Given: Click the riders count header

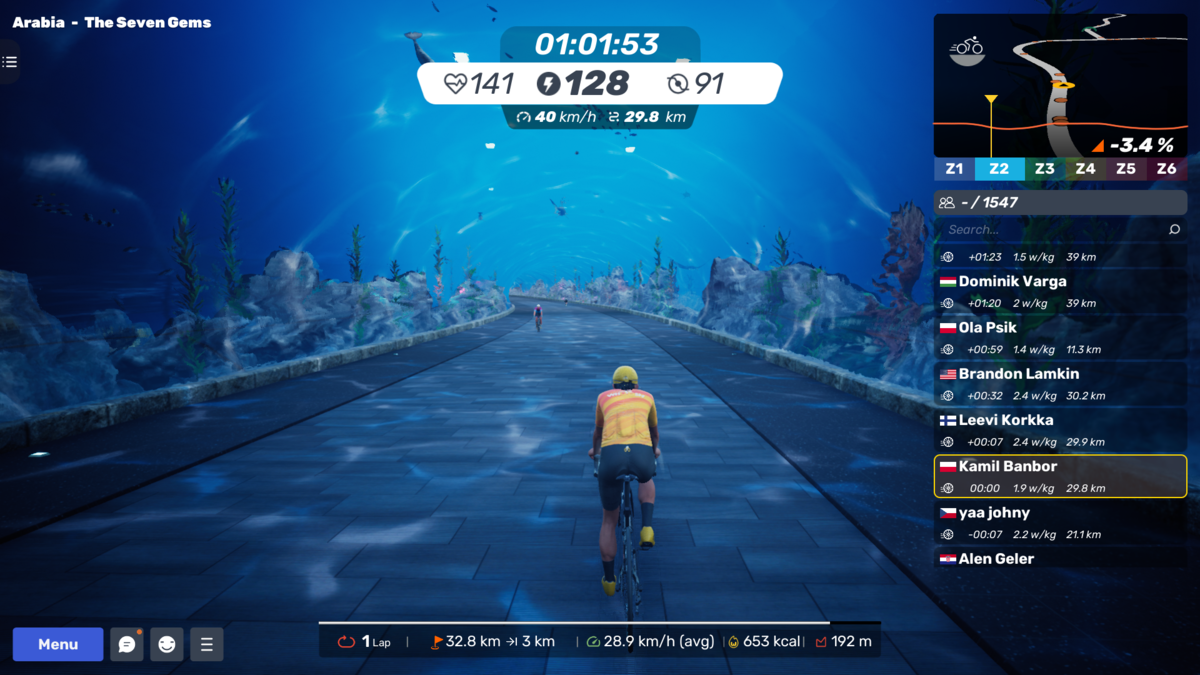Looking at the screenshot, I should click(1060, 202).
